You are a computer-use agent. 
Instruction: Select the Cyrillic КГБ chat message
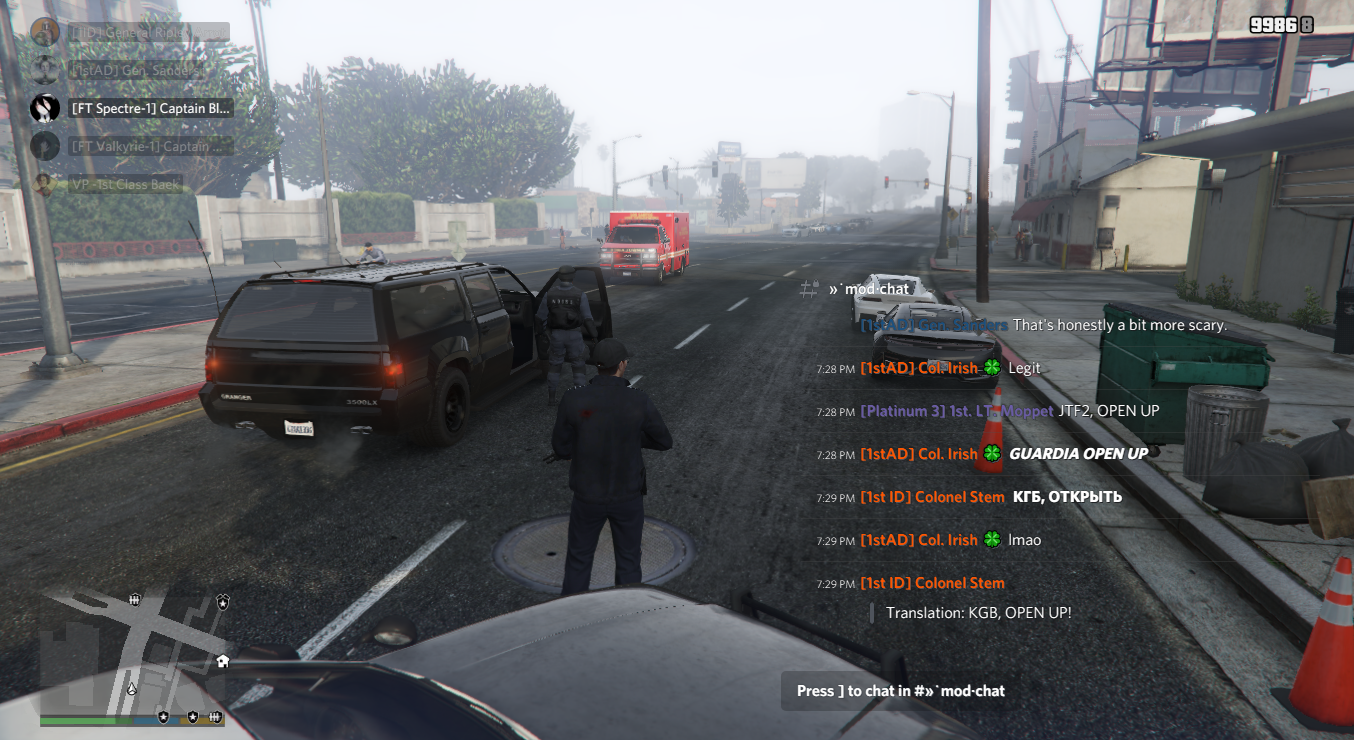pos(1067,497)
